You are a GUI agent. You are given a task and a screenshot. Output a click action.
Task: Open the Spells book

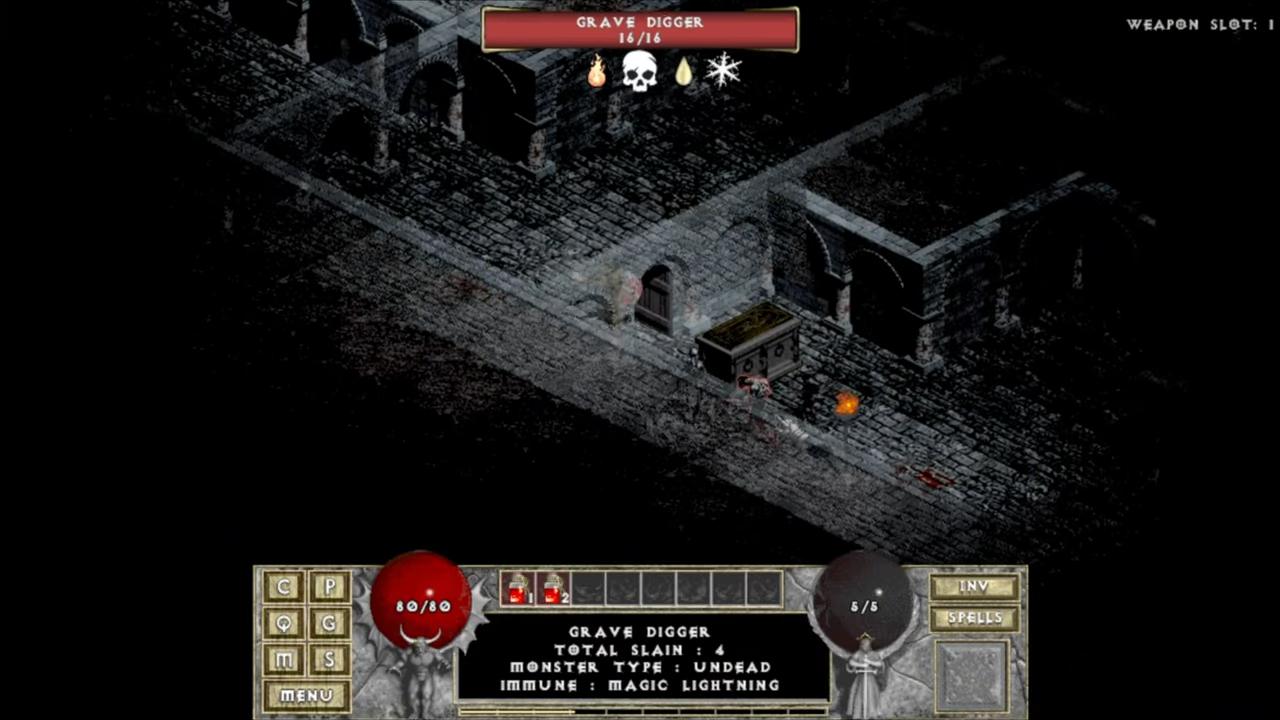(x=974, y=619)
